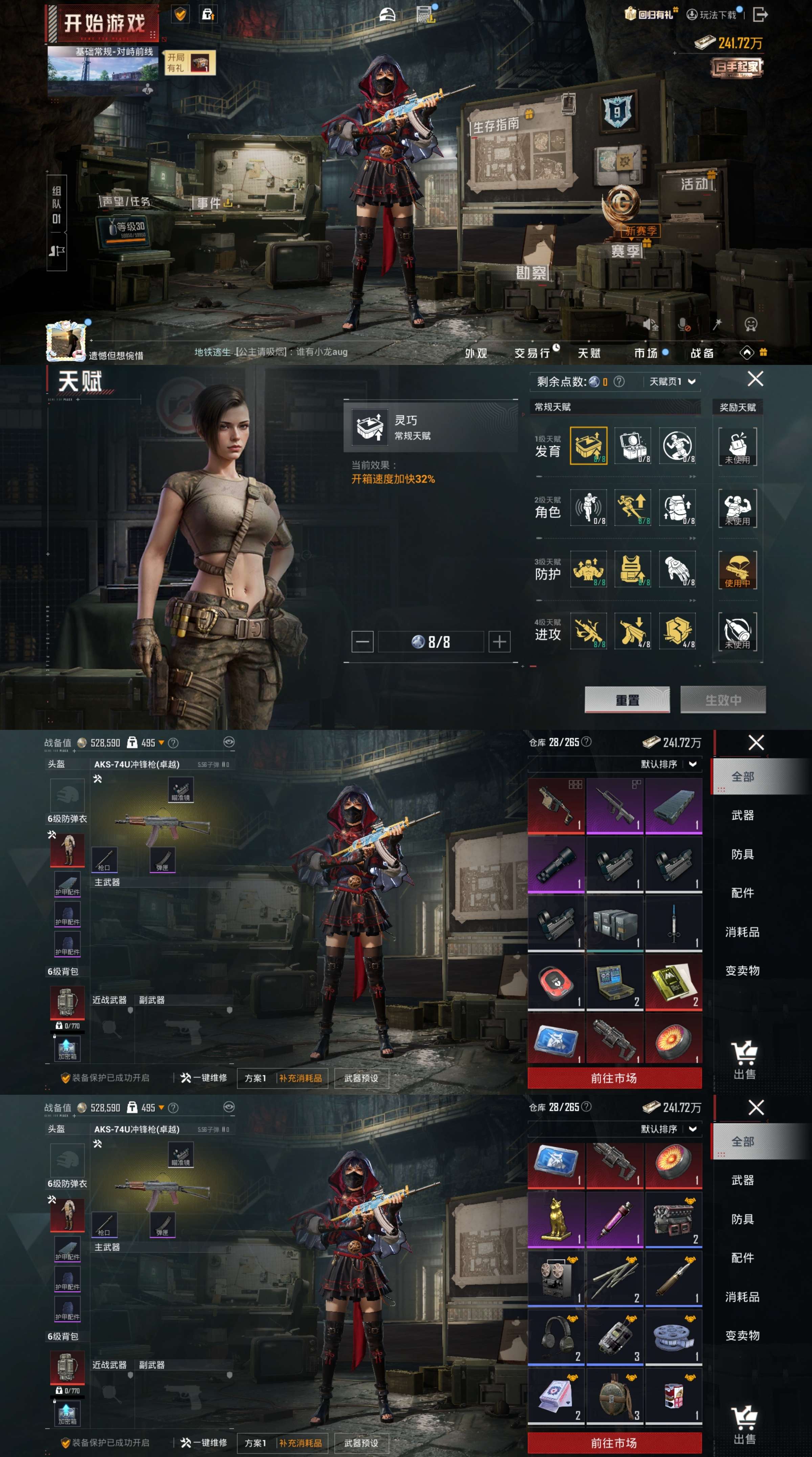Click the 白手起家 banner button
The width and height of the screenshot is (812, 1457).
736,67
